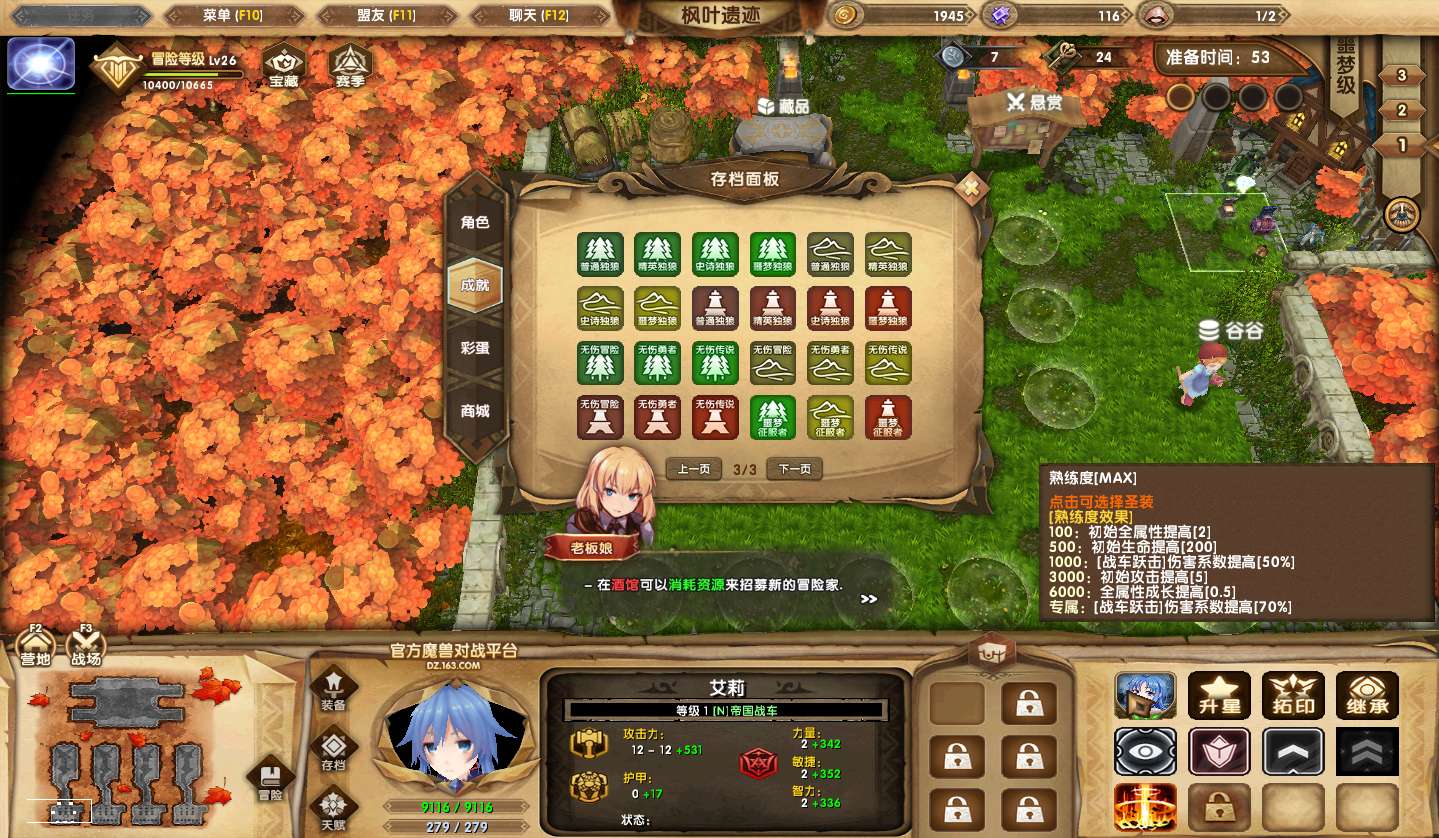This screenshot has height=838, width=1439.
Task: Open the 装备 equipment button
Action: pos(333,690)
